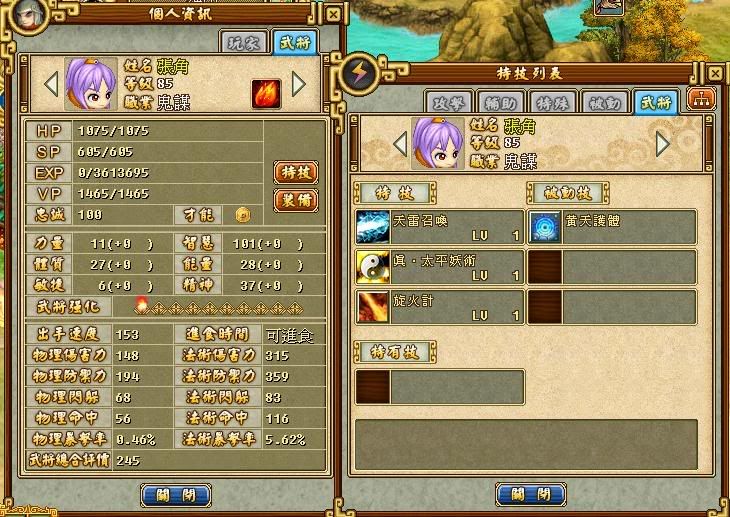Select the 特殊 skill tab
Image resolution: width=730 pixels, height=517 pixels.
[x=551, y=102]
